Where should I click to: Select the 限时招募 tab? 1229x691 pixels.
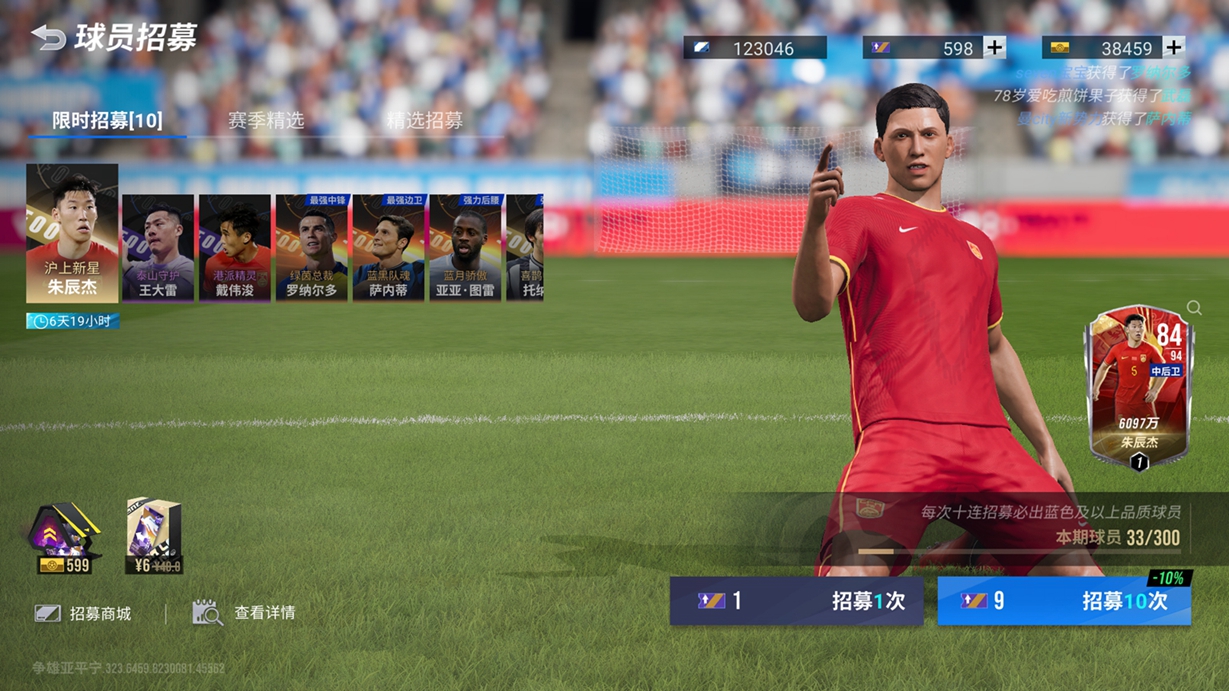point(107,120)
